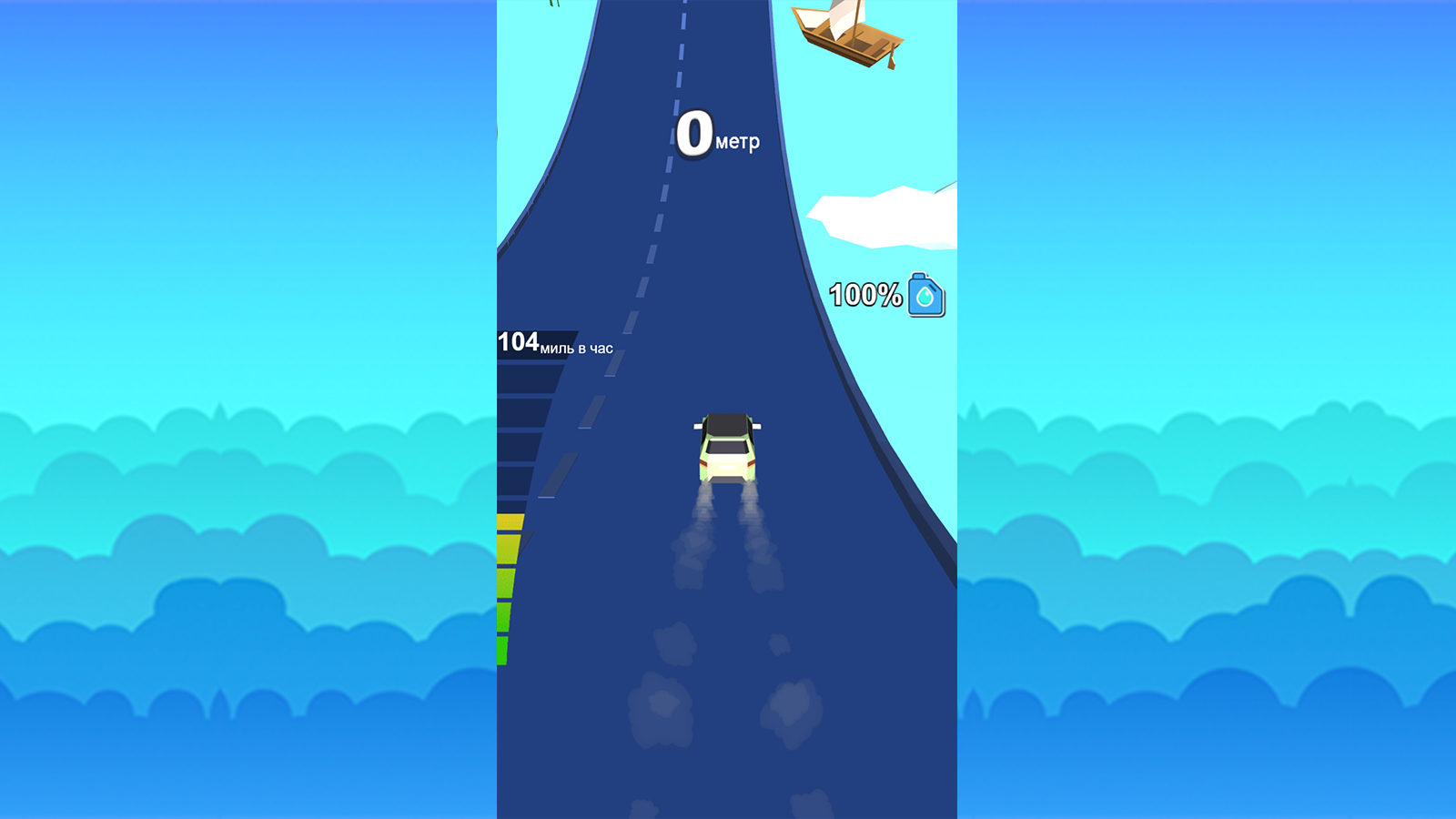
Task: Tap the 100% fuel percentage text
Action: (865, 294)
